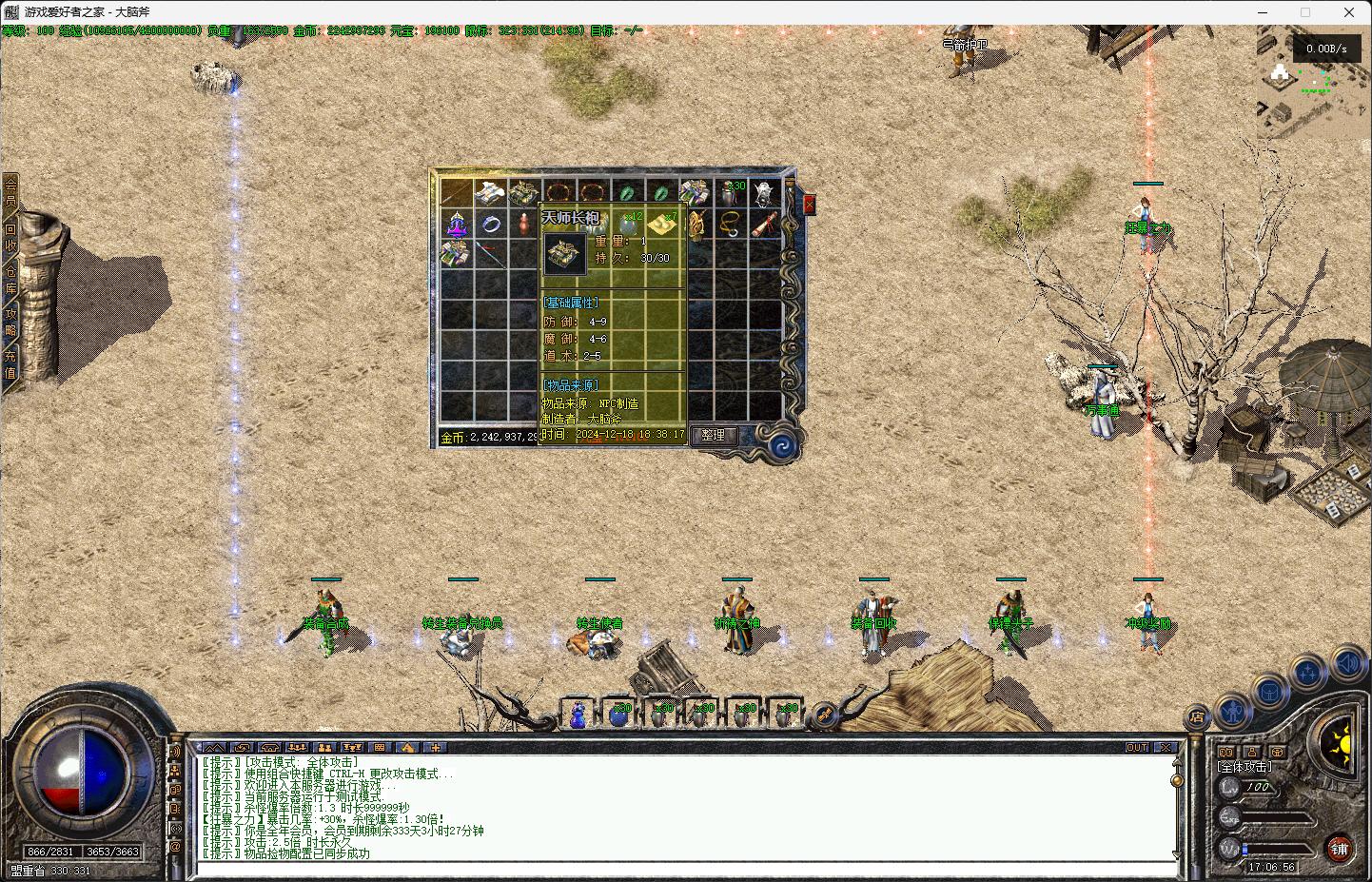
Task: Select the white helmet item in the bag
Action: click(765, 193)
